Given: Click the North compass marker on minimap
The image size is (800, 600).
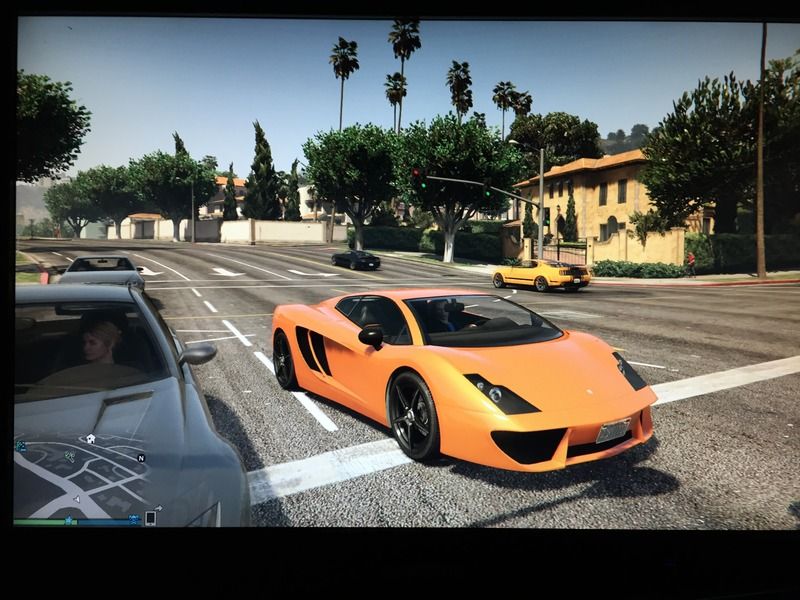Looking at the screenshot, I should click(141, 458).
